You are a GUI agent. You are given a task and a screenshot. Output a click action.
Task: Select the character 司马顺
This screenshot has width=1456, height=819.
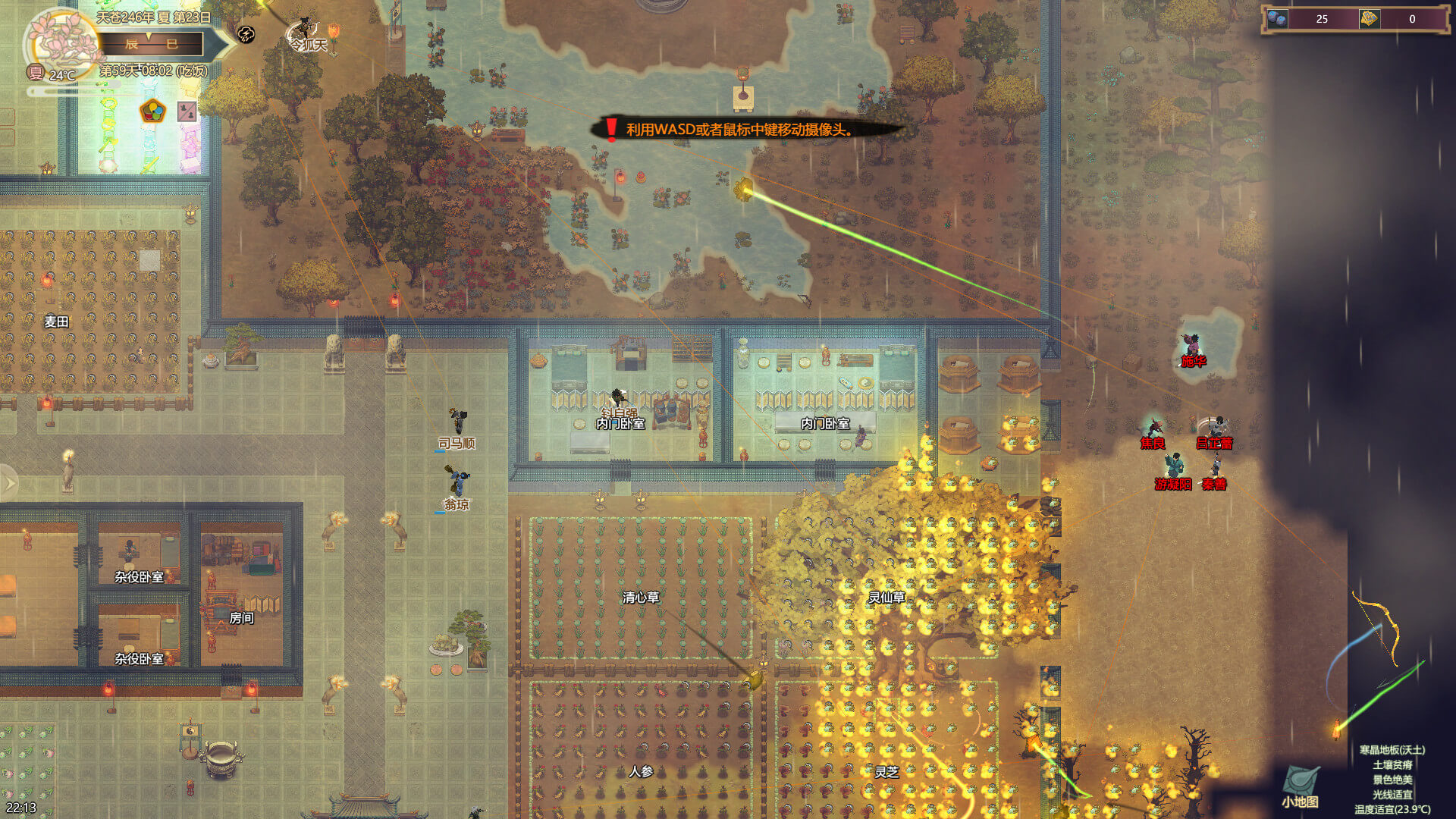457,422
